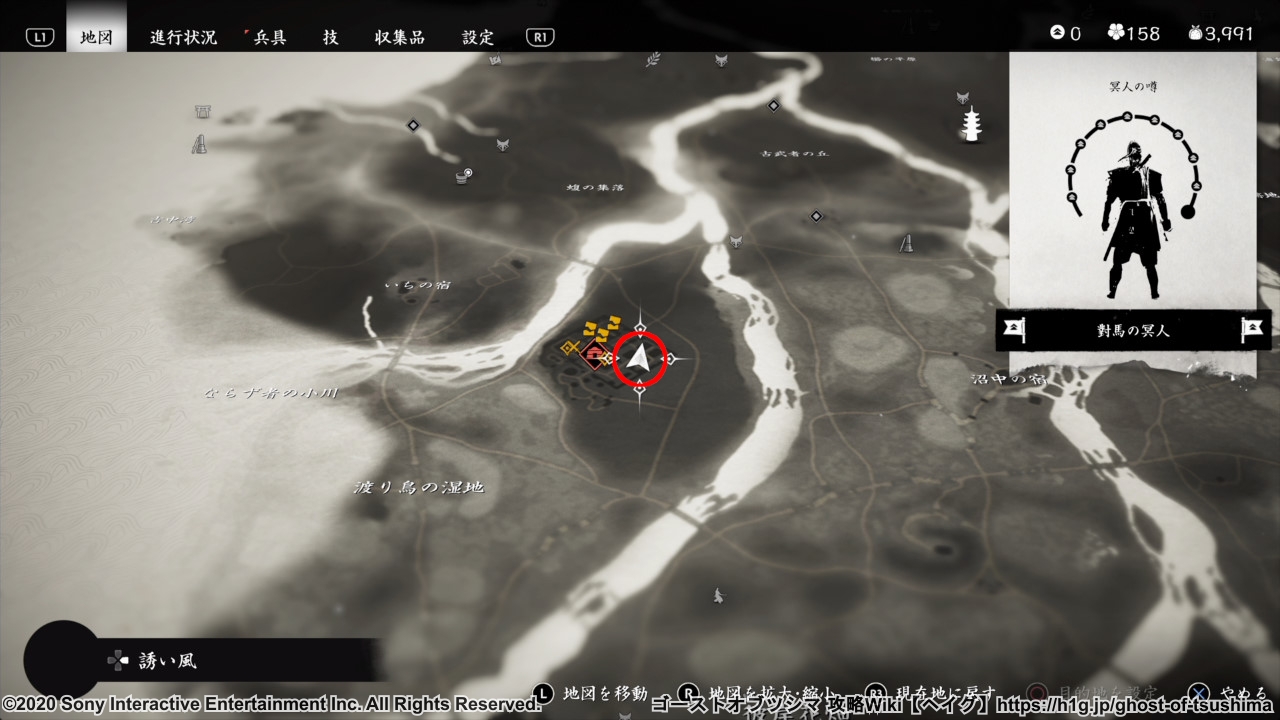Click the player arrow in the red circle
This screenshot has width=1280, height=720.
click(x=640, y=359)
